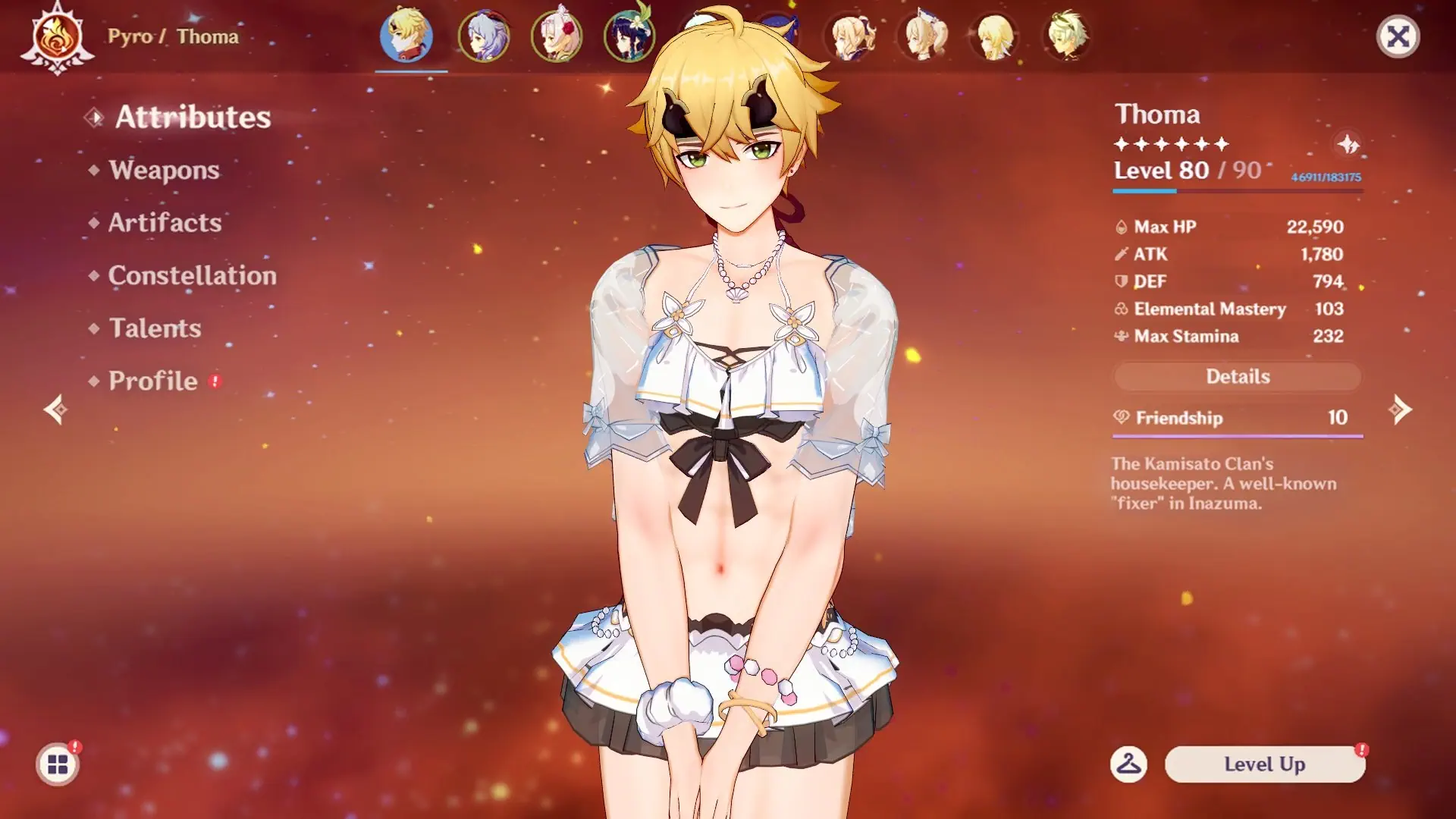The width and height of the screenshot is (1456, 819).
Task: Open the four-square grid menu icon
Action: click(58, 764)
